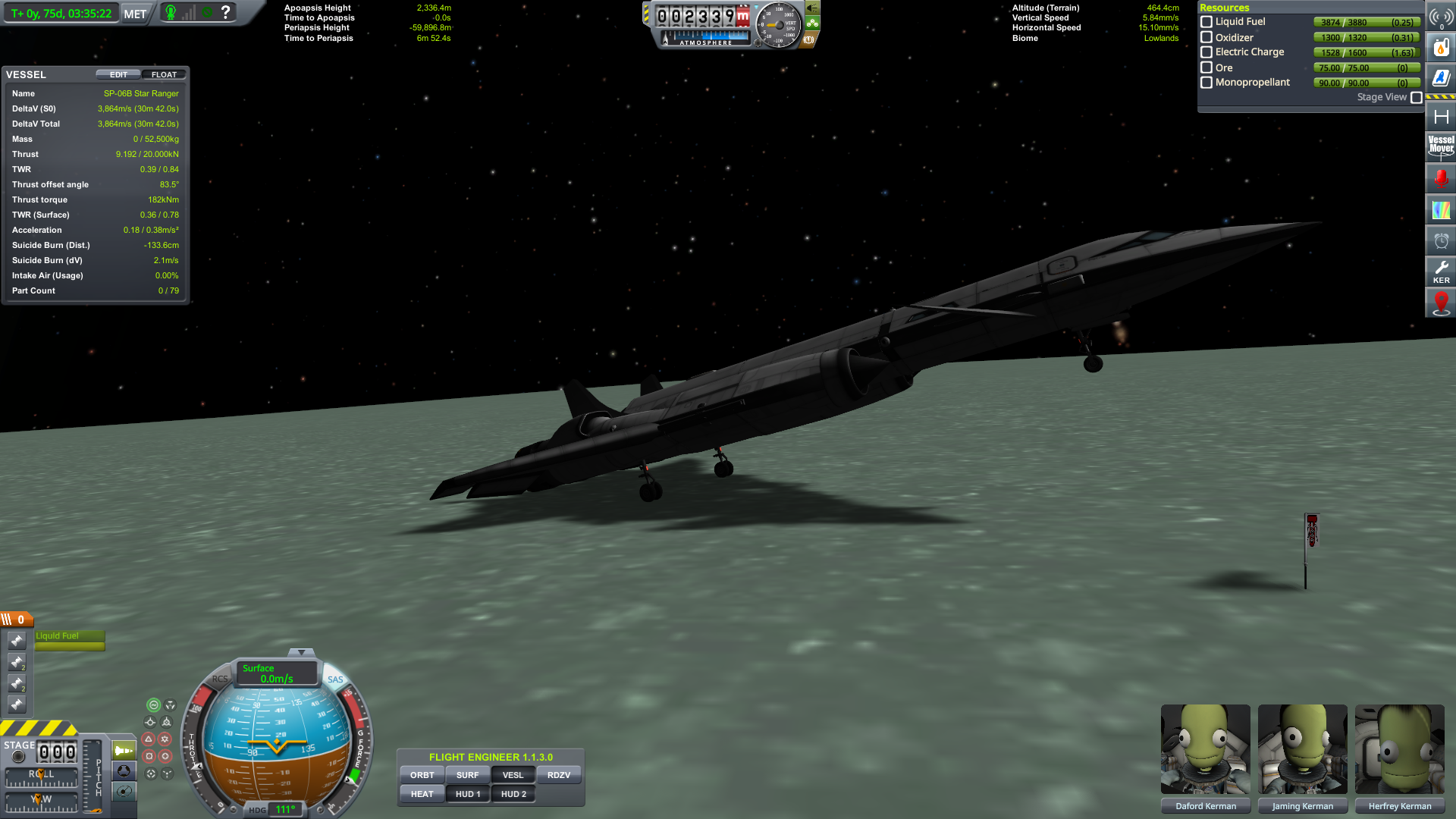Image resolution: width=1456 pixels, height=819 pixels.
Task: Switch to the ORBT readout section
Action: coord(422,775)
